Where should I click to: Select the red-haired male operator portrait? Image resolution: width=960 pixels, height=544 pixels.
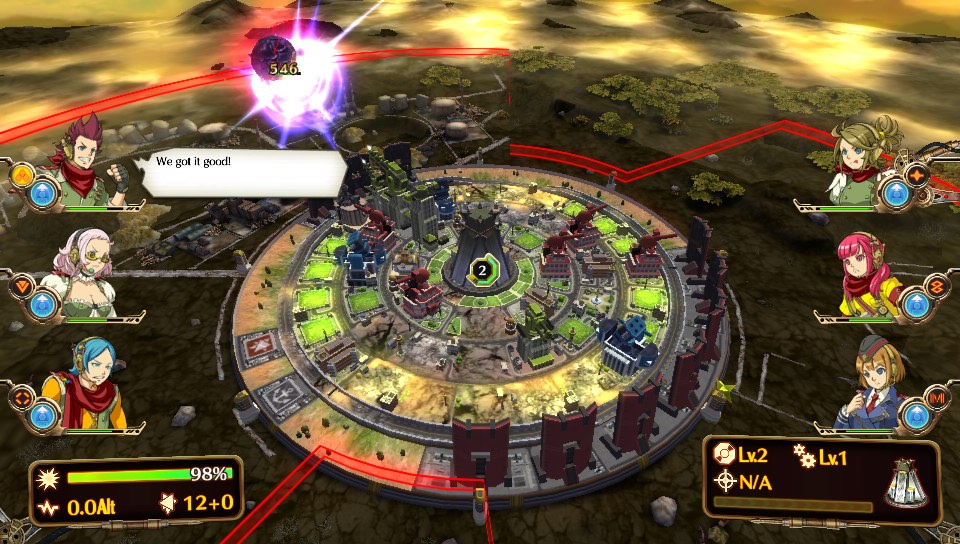[x=92, y=163]
